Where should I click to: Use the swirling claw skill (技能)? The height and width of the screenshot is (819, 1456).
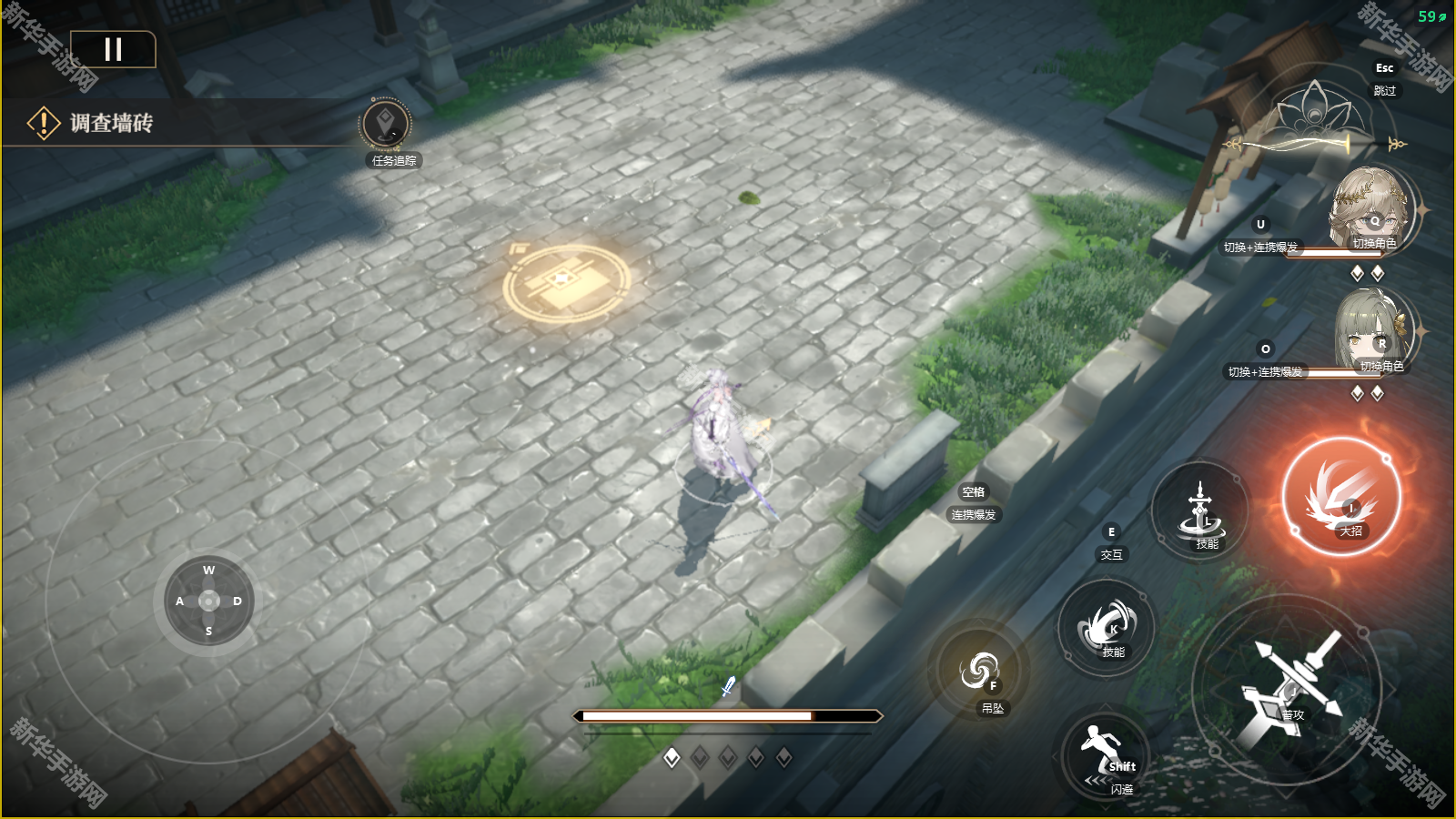[1107, 627]
